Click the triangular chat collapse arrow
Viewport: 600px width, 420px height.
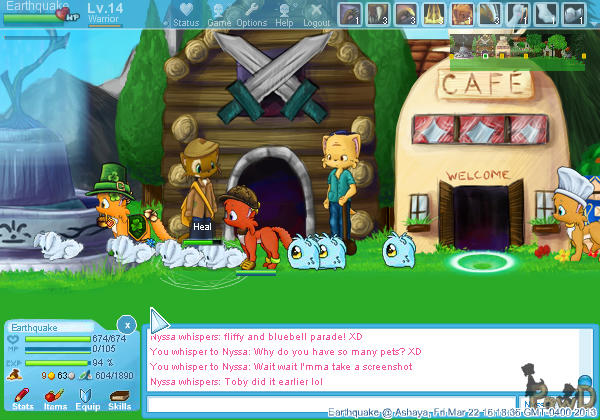click(x=158, y=320)
